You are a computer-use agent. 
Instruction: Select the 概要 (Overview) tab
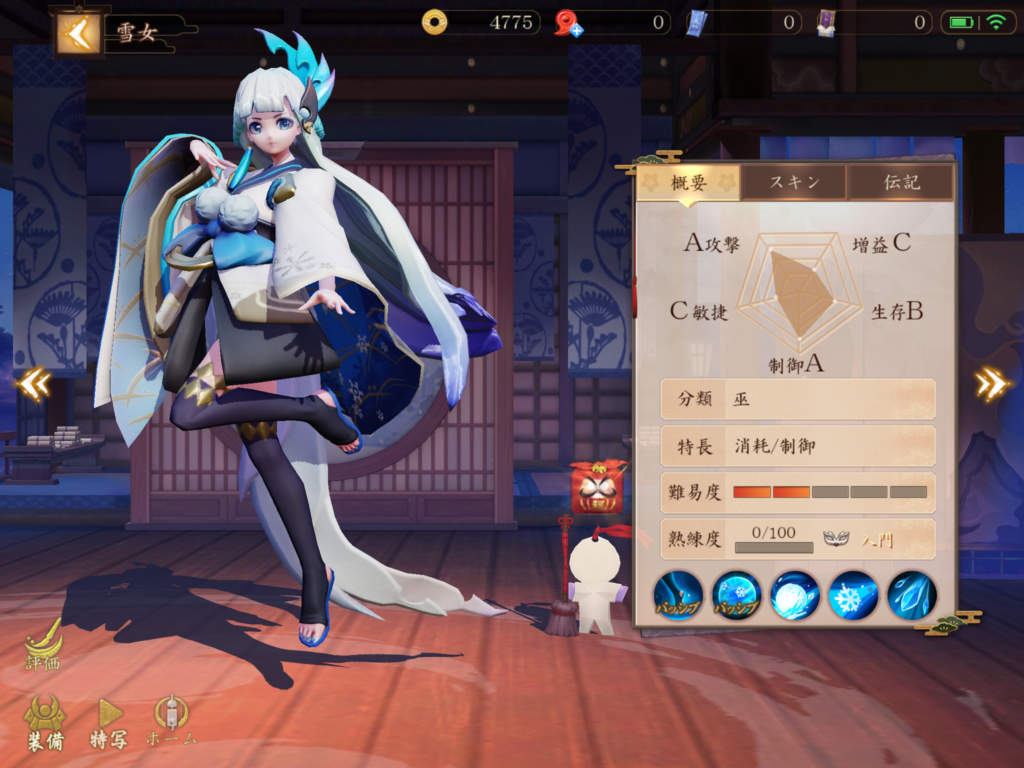coord(689,182)
